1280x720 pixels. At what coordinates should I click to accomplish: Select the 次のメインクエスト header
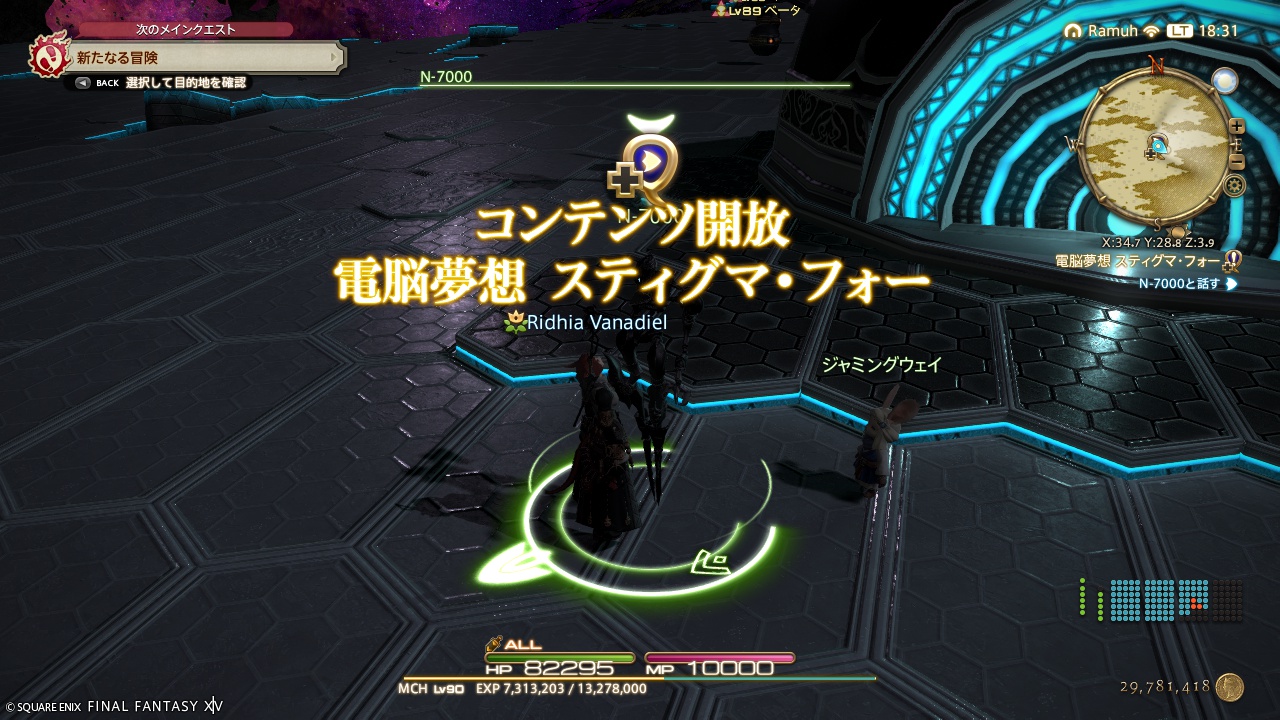coord(184,29)
